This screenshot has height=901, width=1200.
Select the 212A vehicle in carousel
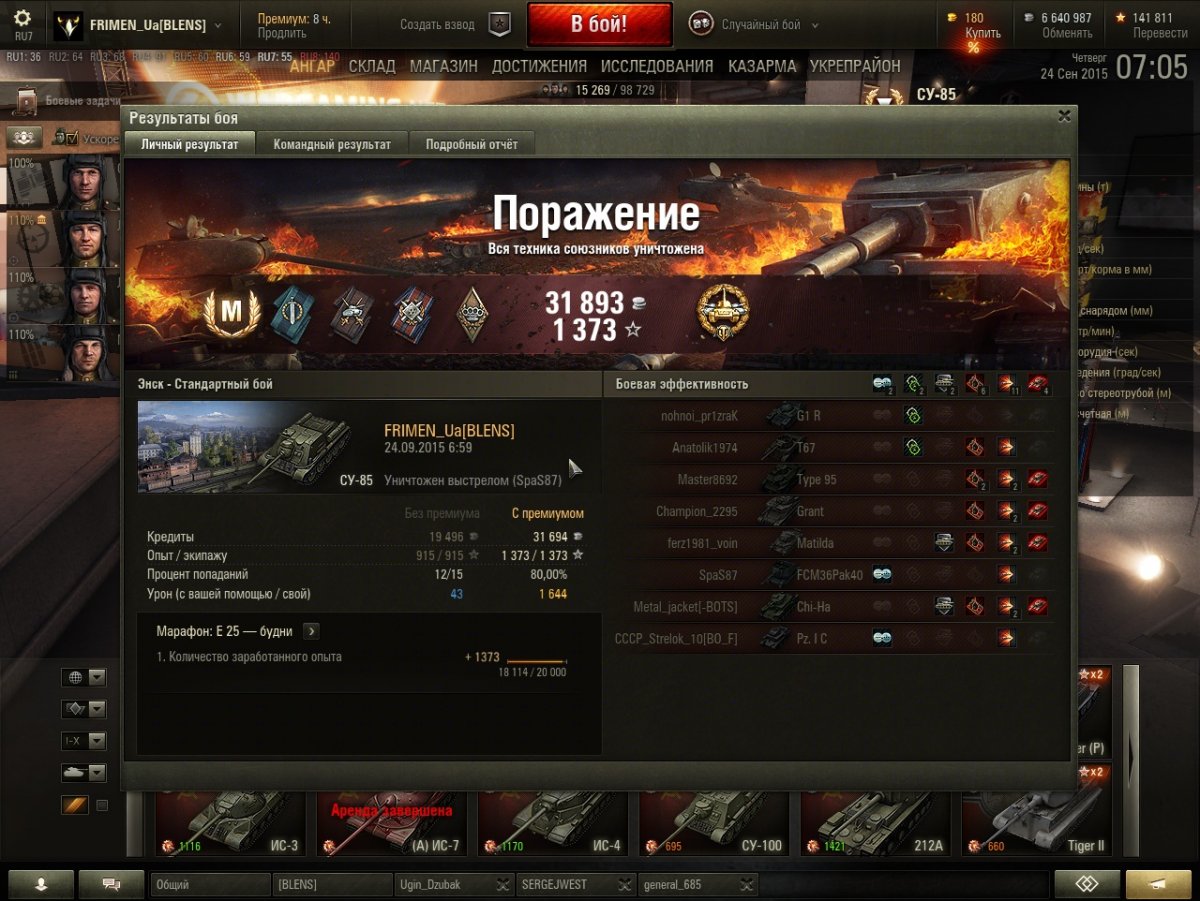tap(876, 822)
